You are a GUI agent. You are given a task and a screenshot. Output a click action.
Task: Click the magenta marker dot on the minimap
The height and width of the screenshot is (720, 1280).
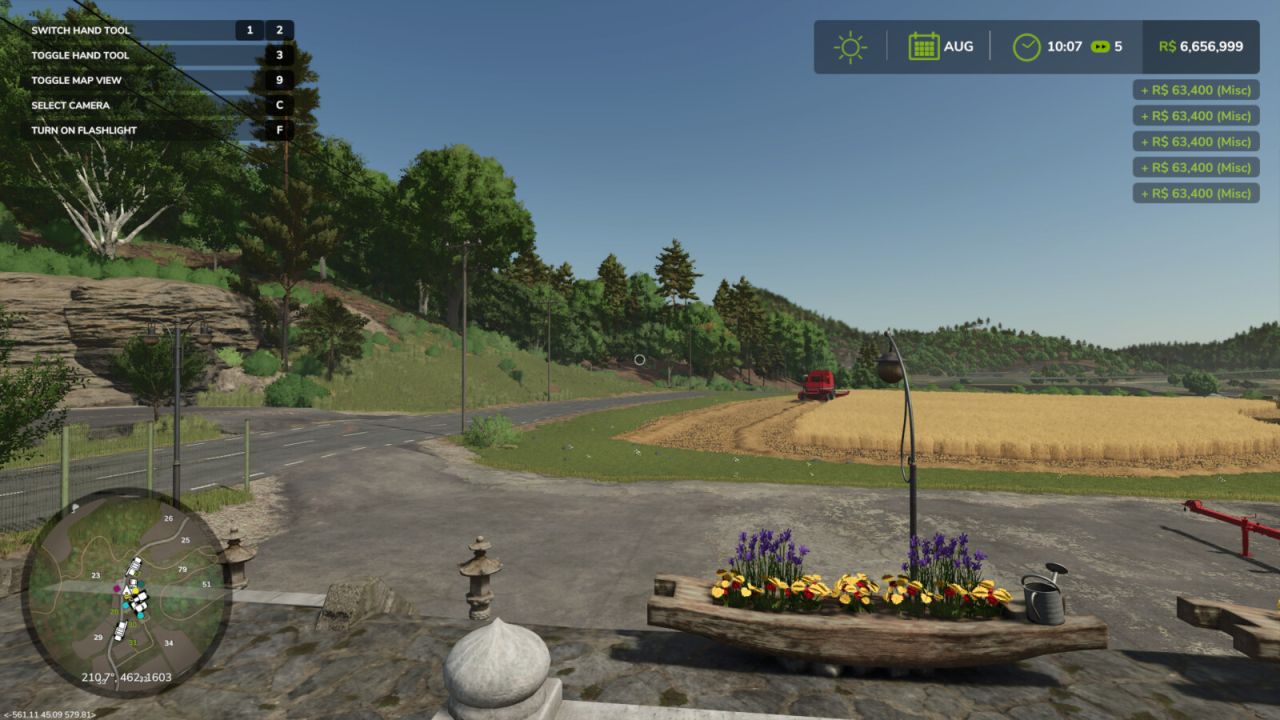pyautogui.click(x=117, y=589)
